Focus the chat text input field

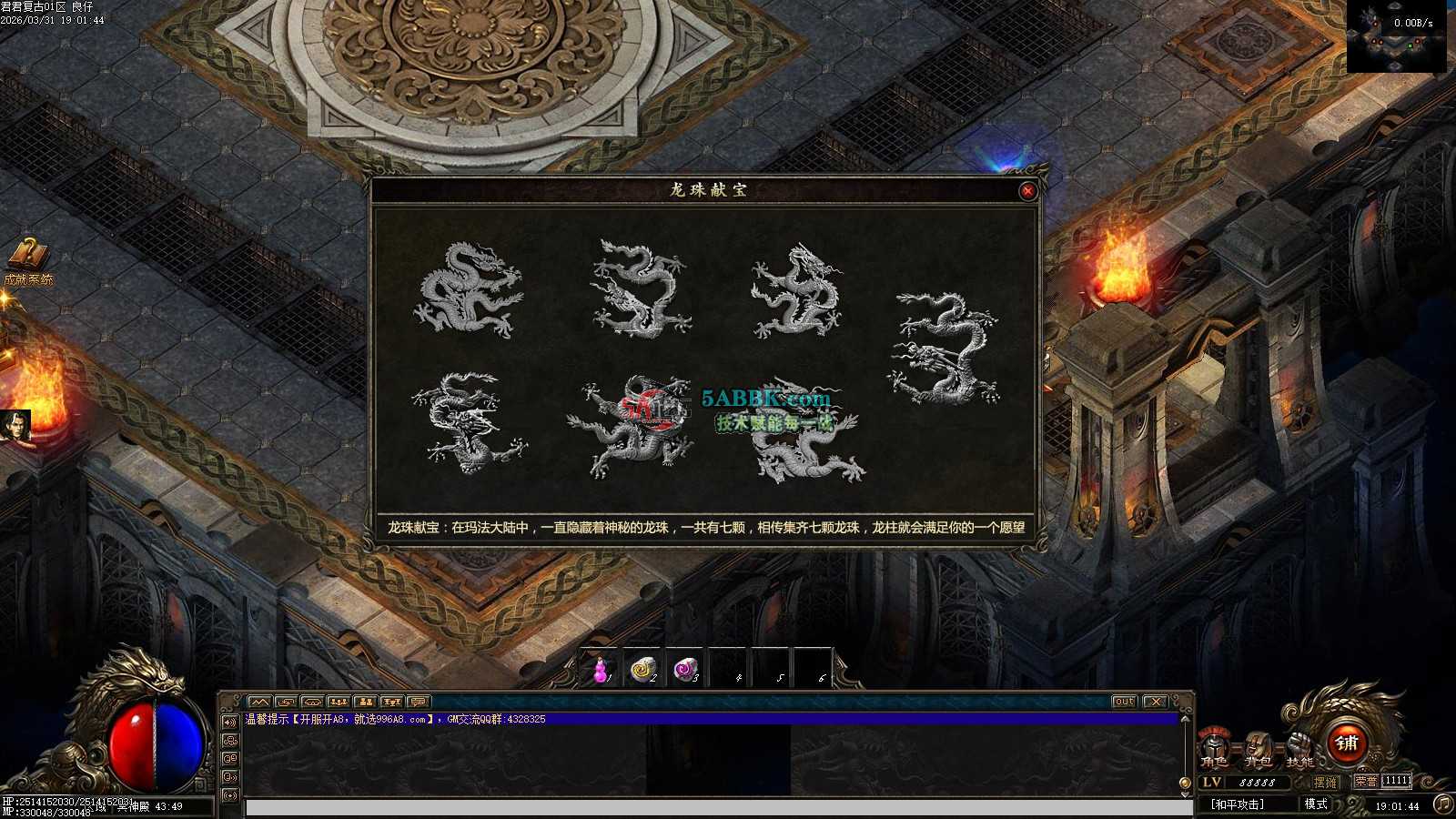pyautogui.click(x=719, y=808)
